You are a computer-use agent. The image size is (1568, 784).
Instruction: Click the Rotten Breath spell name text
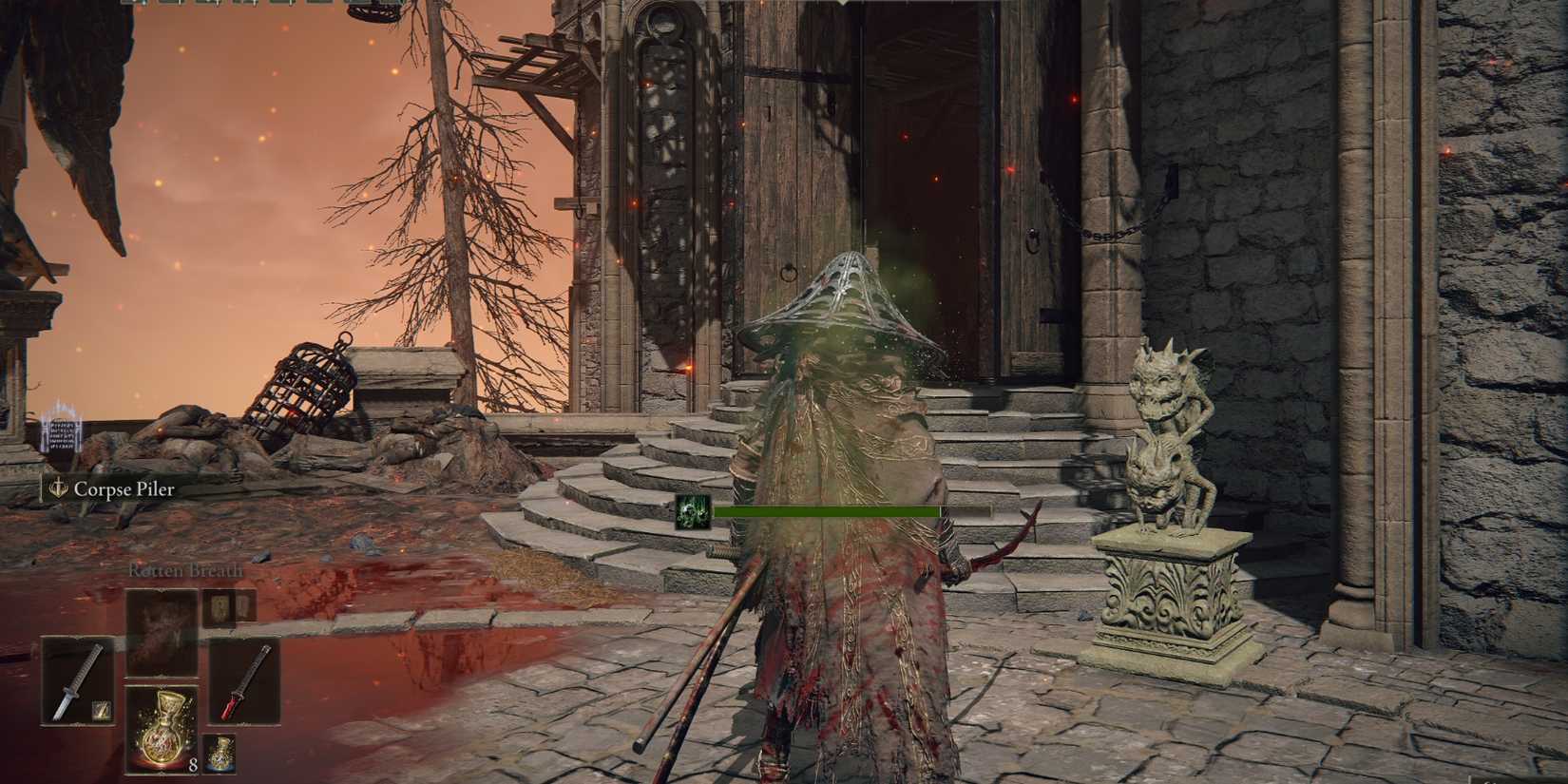185,570
